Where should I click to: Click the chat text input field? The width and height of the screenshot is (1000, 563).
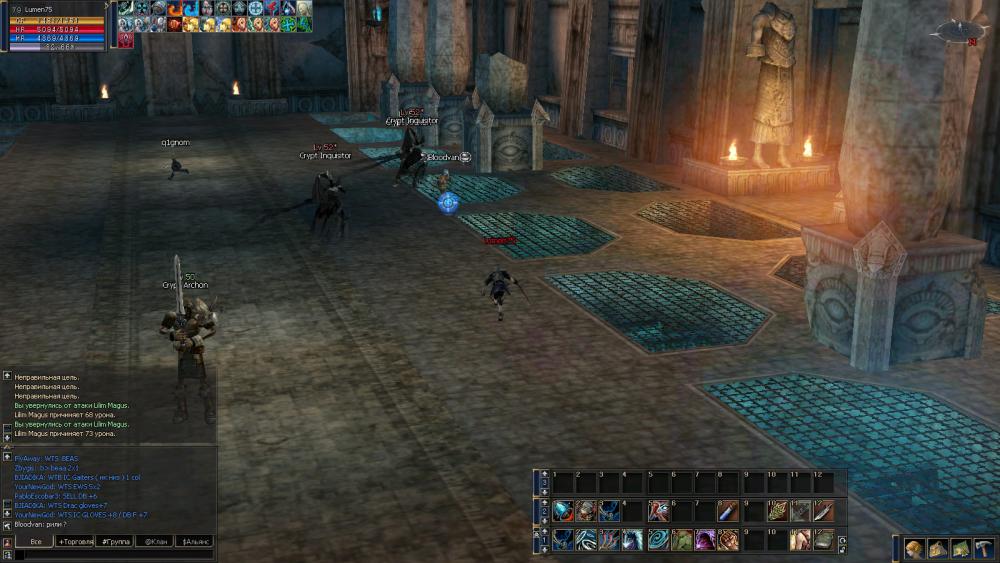coord(110,554)
